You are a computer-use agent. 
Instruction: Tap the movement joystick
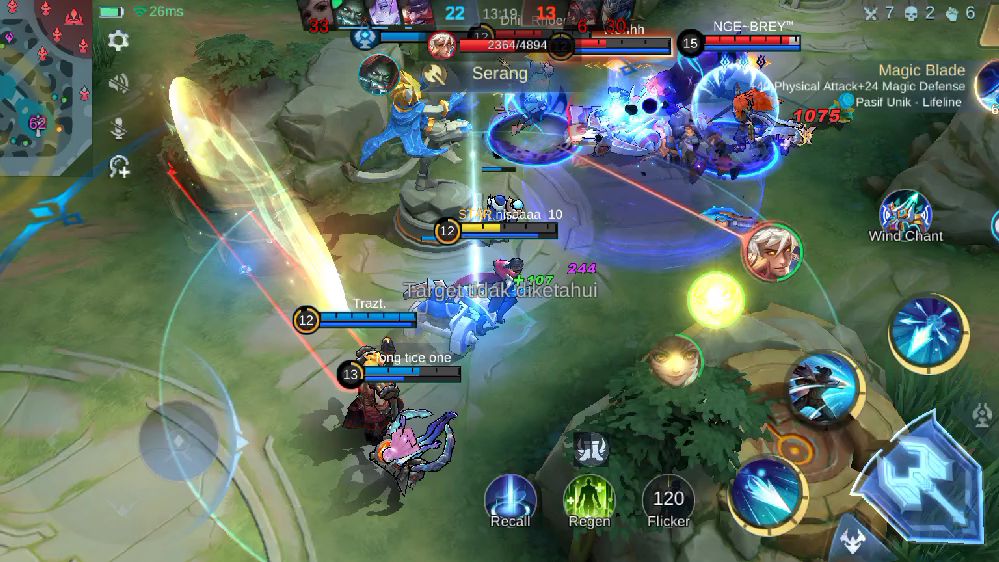(x=178, y=441)
